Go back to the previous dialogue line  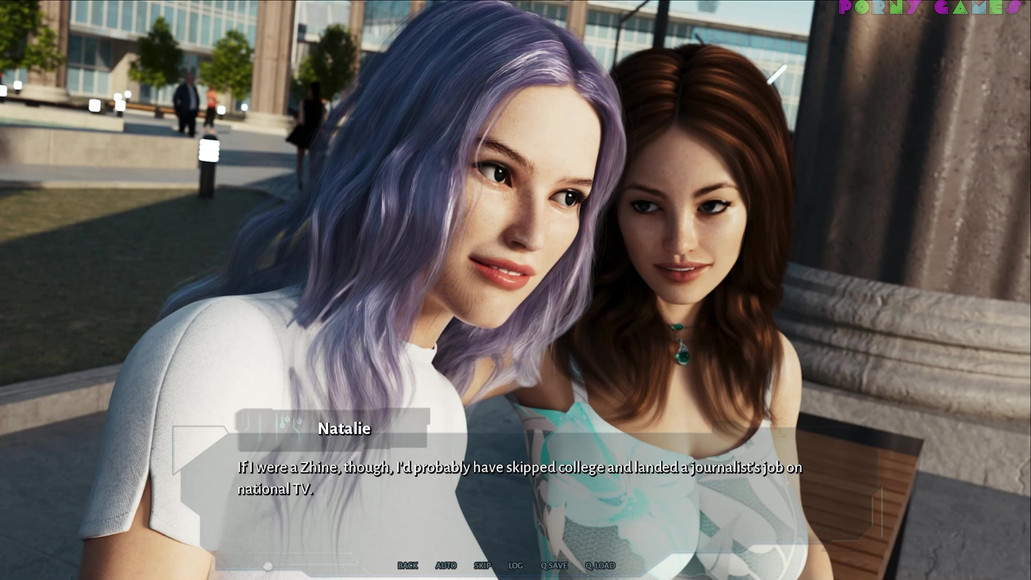coord(407,566)
